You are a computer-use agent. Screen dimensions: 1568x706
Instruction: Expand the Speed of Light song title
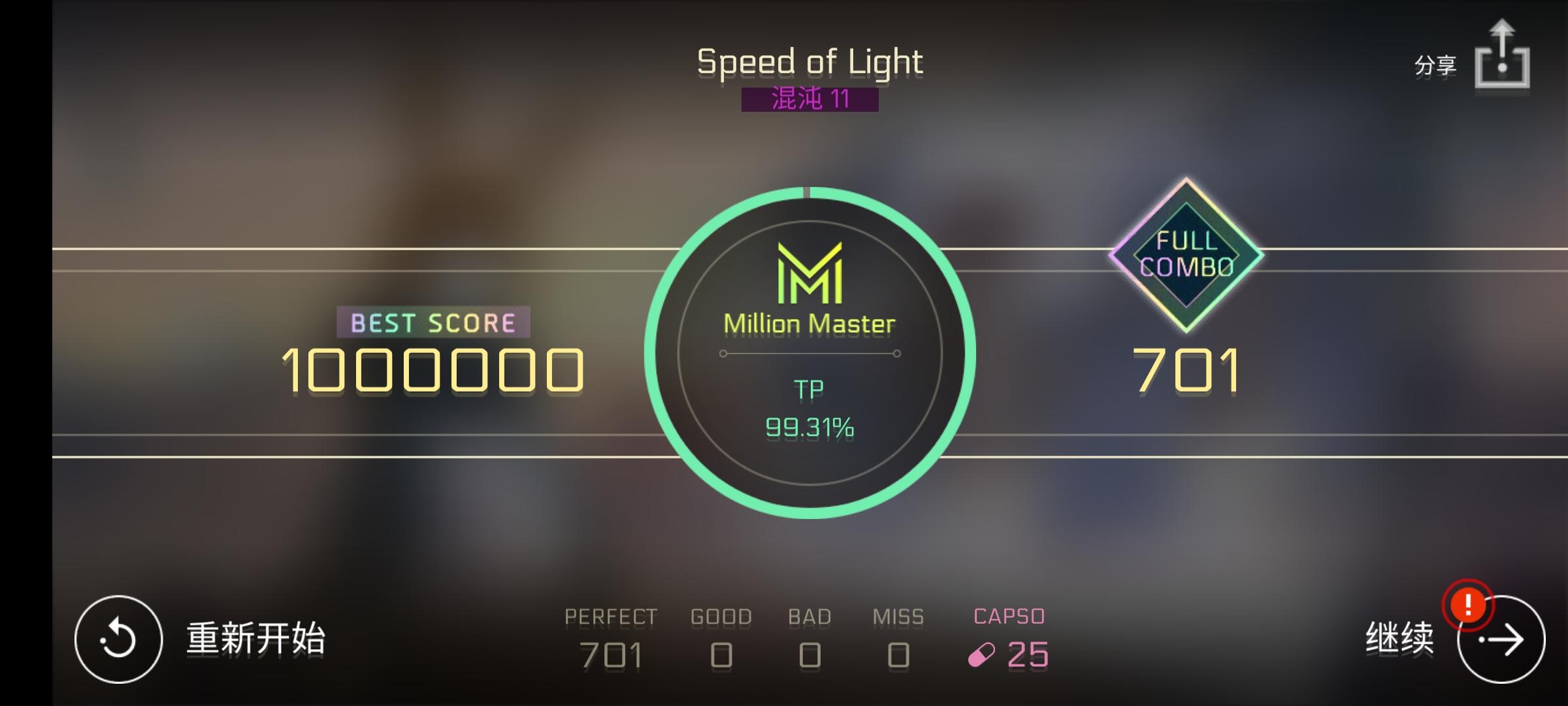click(x=809, y=61)
